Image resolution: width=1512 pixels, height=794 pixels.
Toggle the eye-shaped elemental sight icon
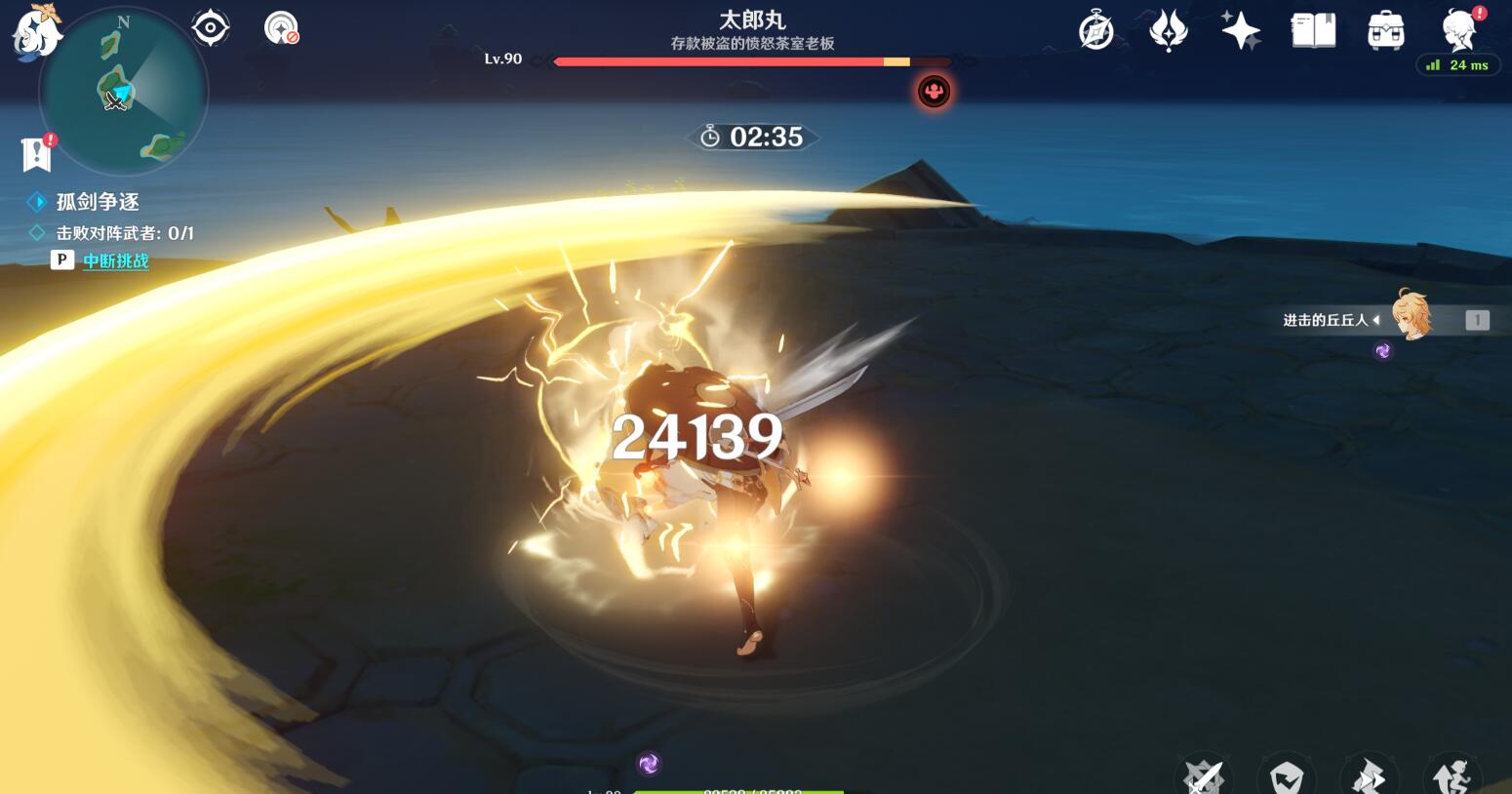pyautogui.click(x=211, y=28)
